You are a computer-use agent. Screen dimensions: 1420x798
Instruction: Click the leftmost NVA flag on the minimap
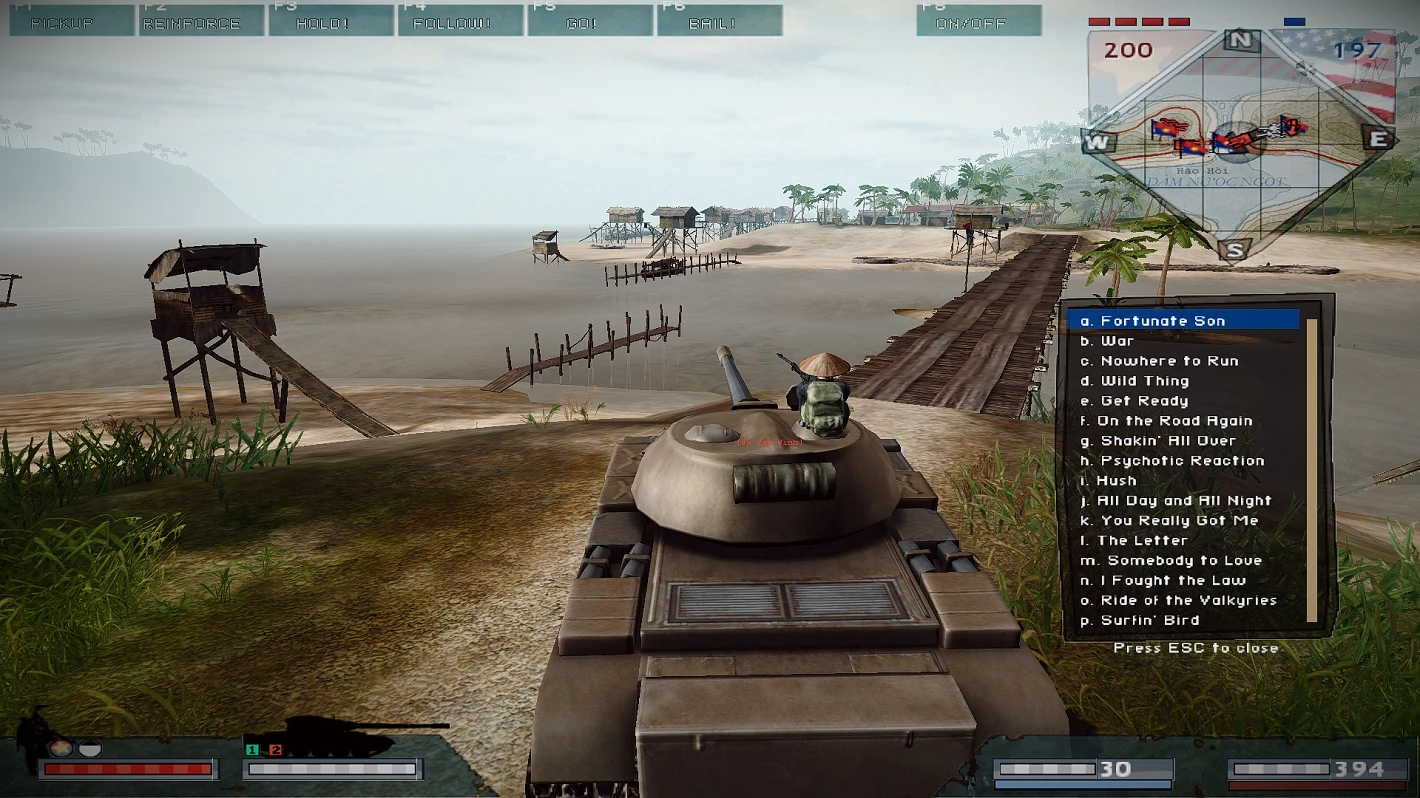(x=1163, y=128)
